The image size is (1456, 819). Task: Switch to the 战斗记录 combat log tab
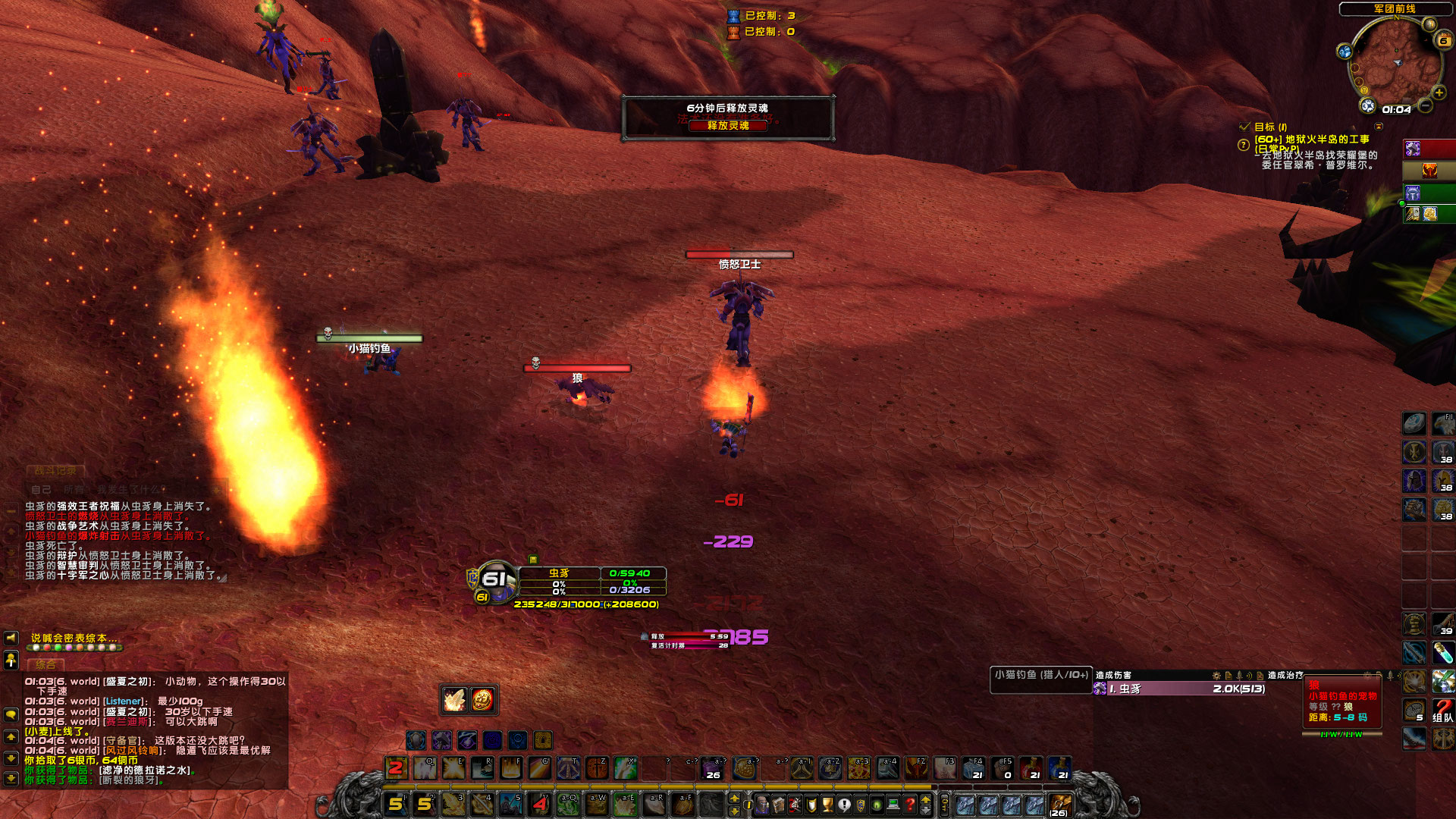tap(56, 471)
